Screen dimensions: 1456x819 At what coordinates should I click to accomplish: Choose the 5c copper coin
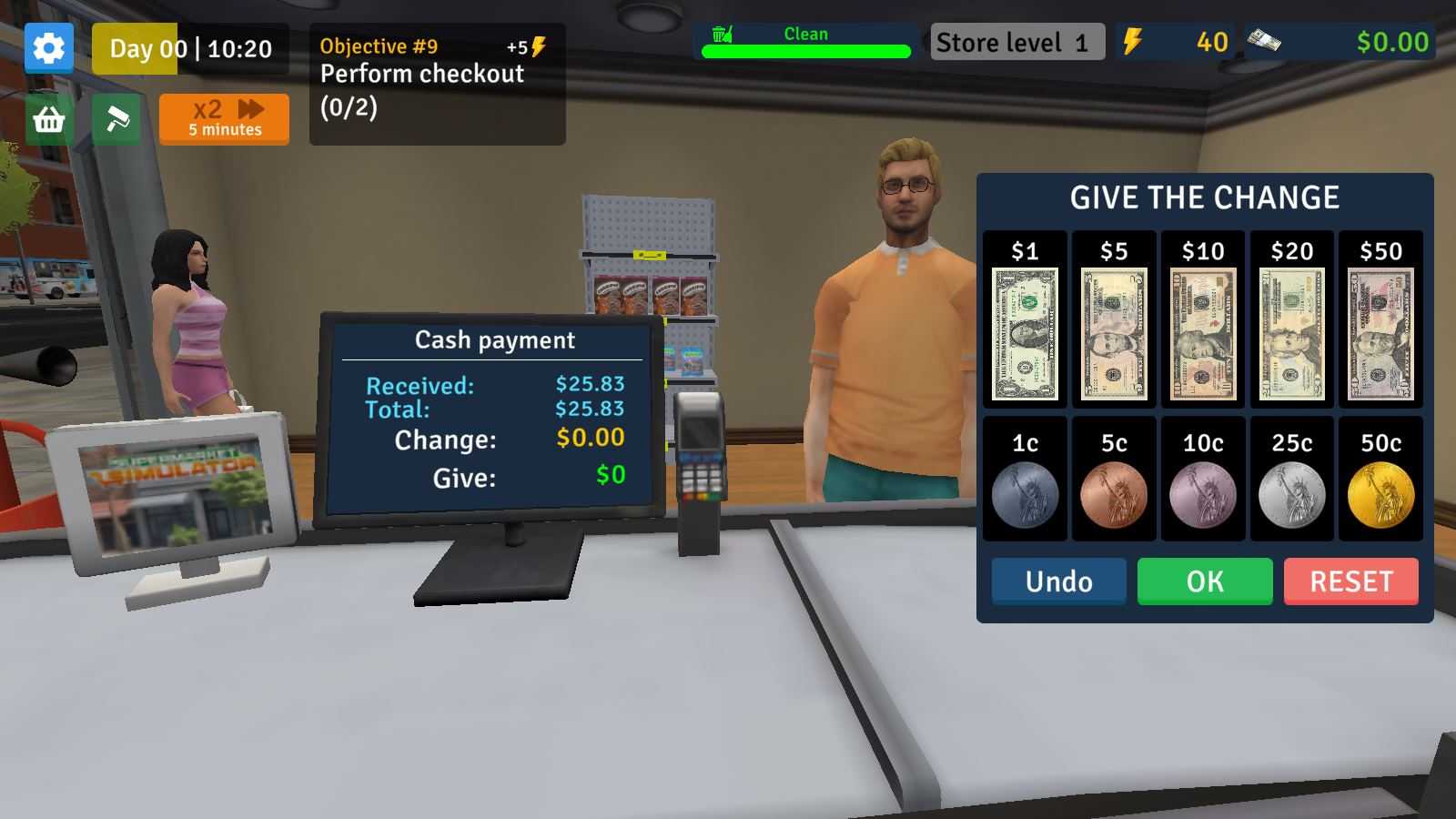pyautogui.click(x=1114, y=495)
